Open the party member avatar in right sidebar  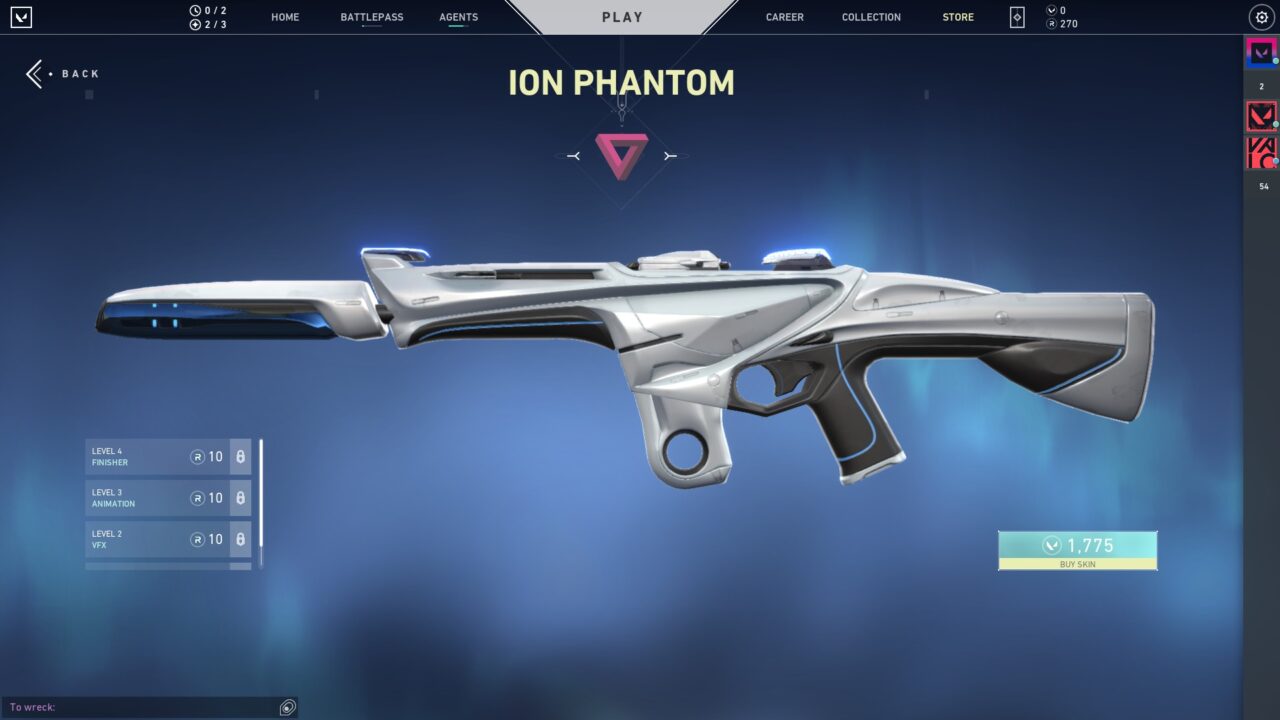1261,52
